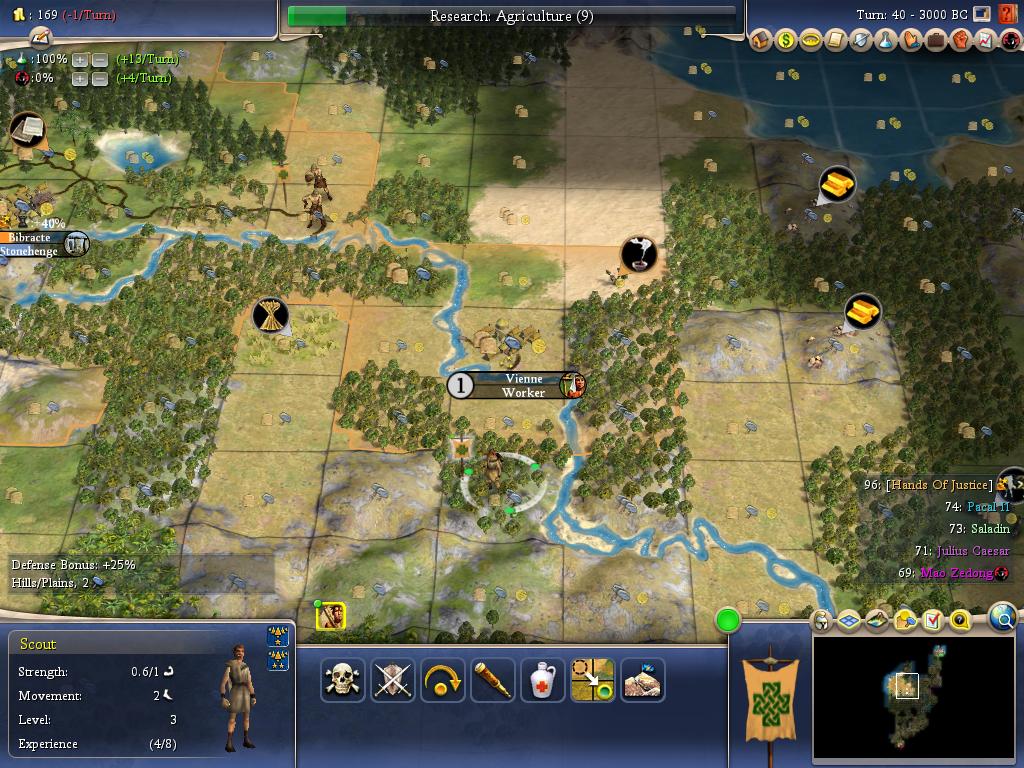Select the Vienne city name bar

point(523,379)
